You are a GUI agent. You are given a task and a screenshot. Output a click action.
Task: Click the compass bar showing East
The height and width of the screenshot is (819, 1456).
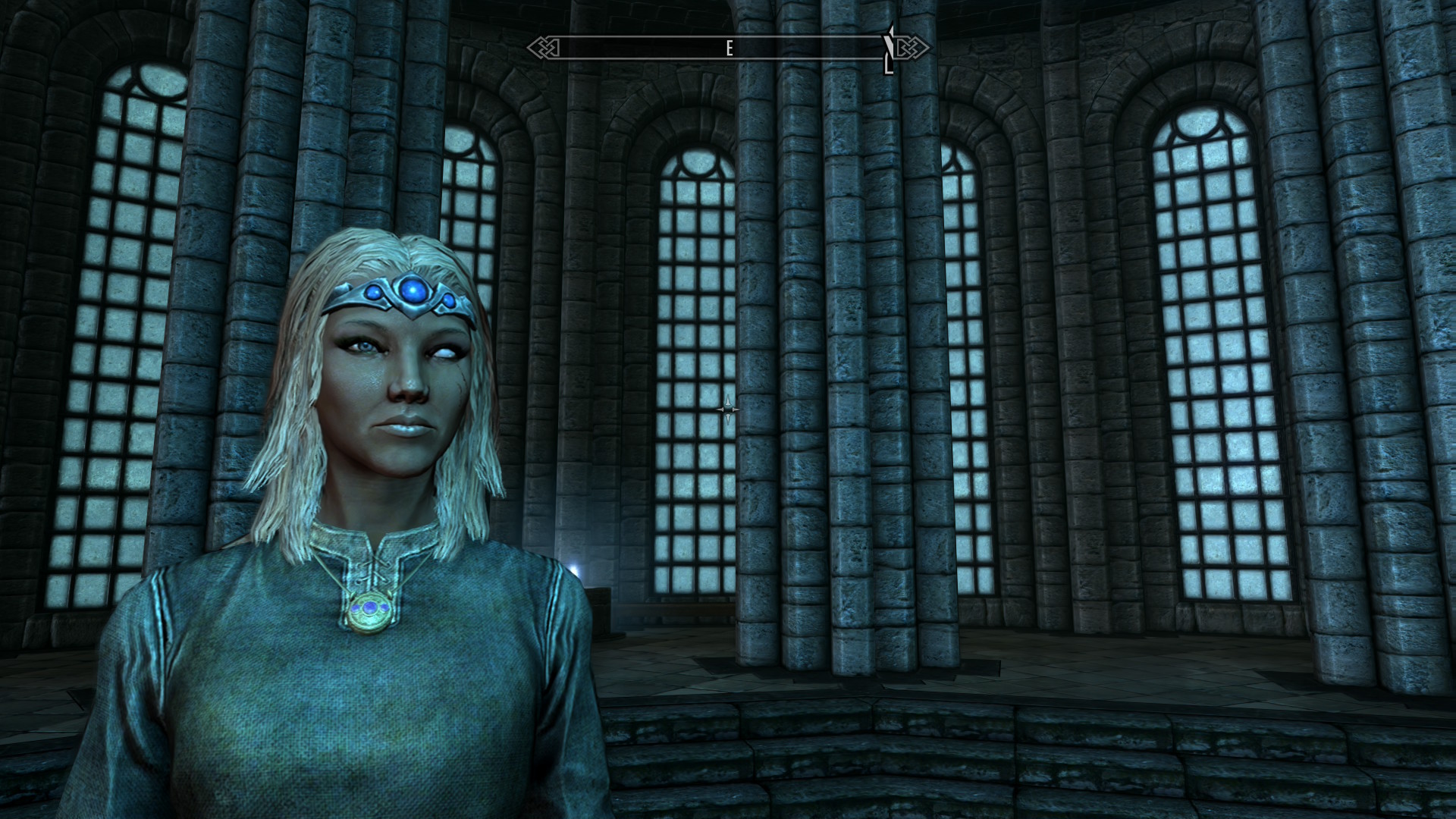point(728,49)
